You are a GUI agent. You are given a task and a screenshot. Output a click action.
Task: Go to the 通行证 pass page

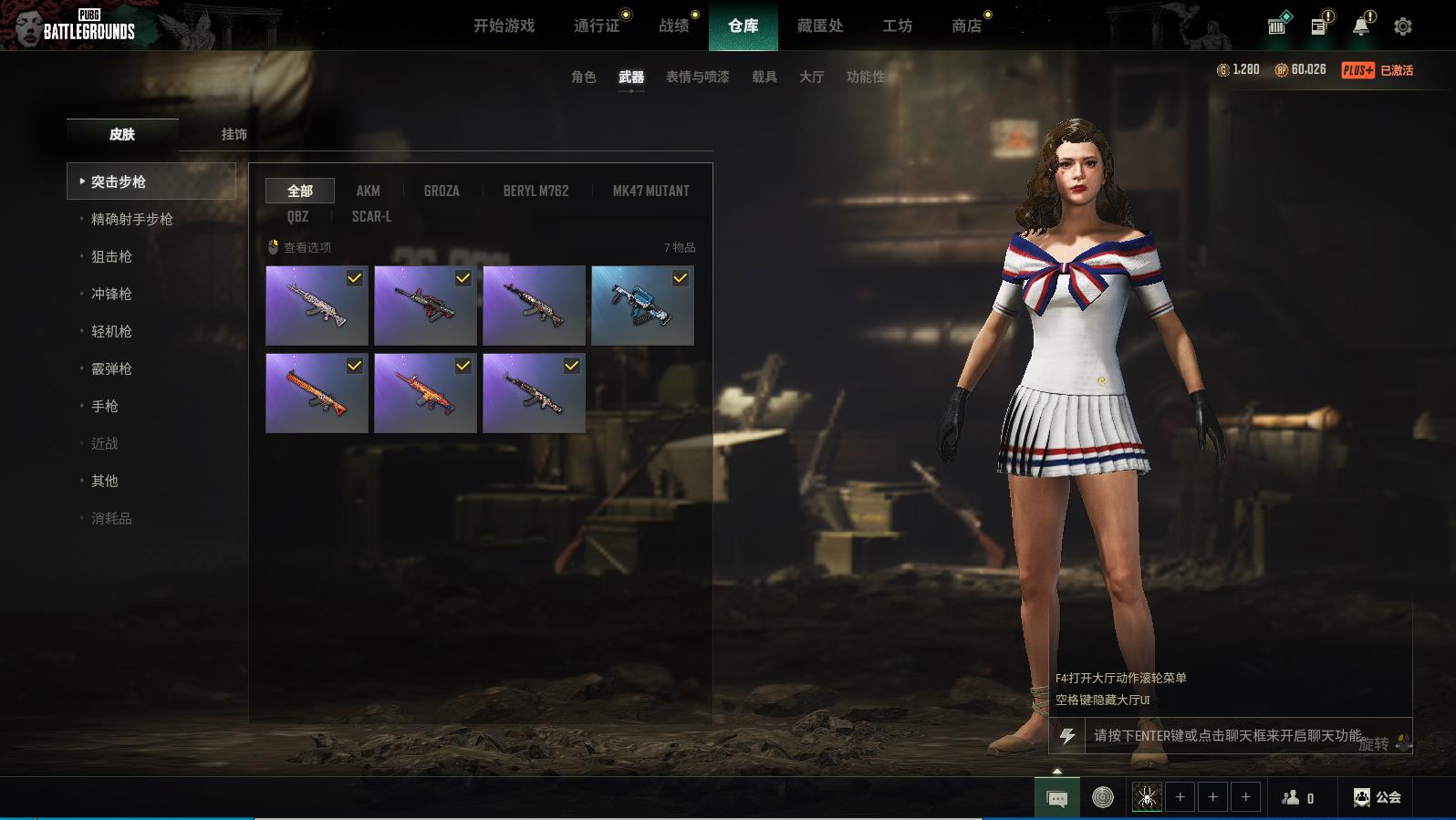pos(597,26)
